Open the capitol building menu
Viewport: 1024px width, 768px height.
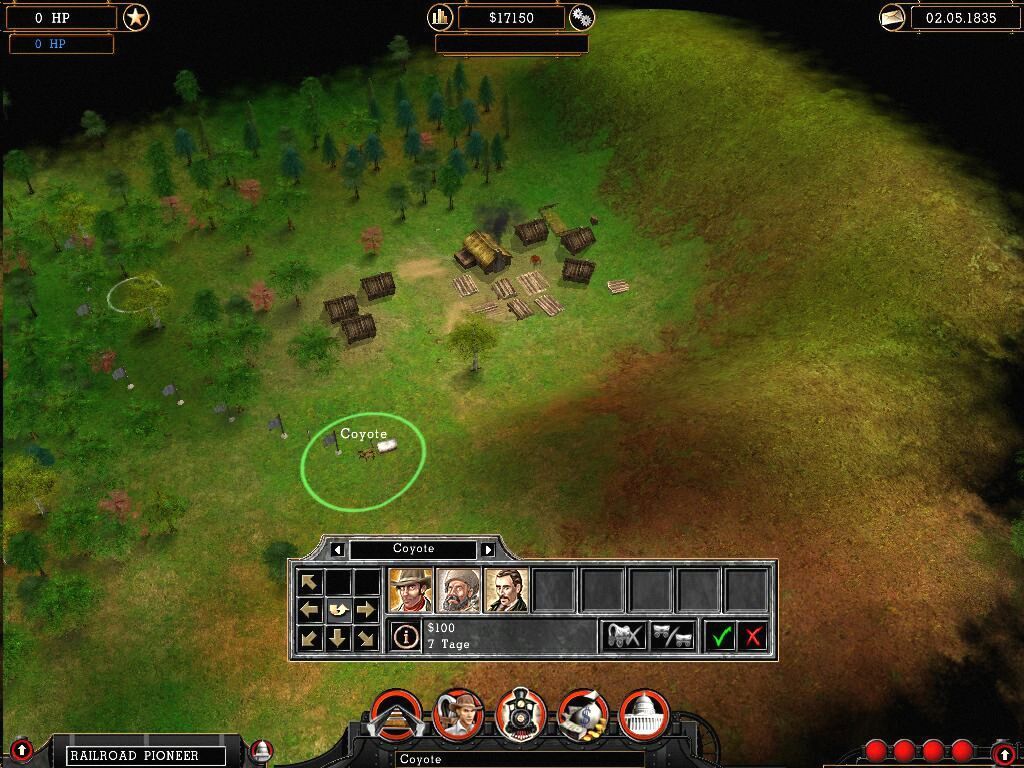(x=645, y=714)
